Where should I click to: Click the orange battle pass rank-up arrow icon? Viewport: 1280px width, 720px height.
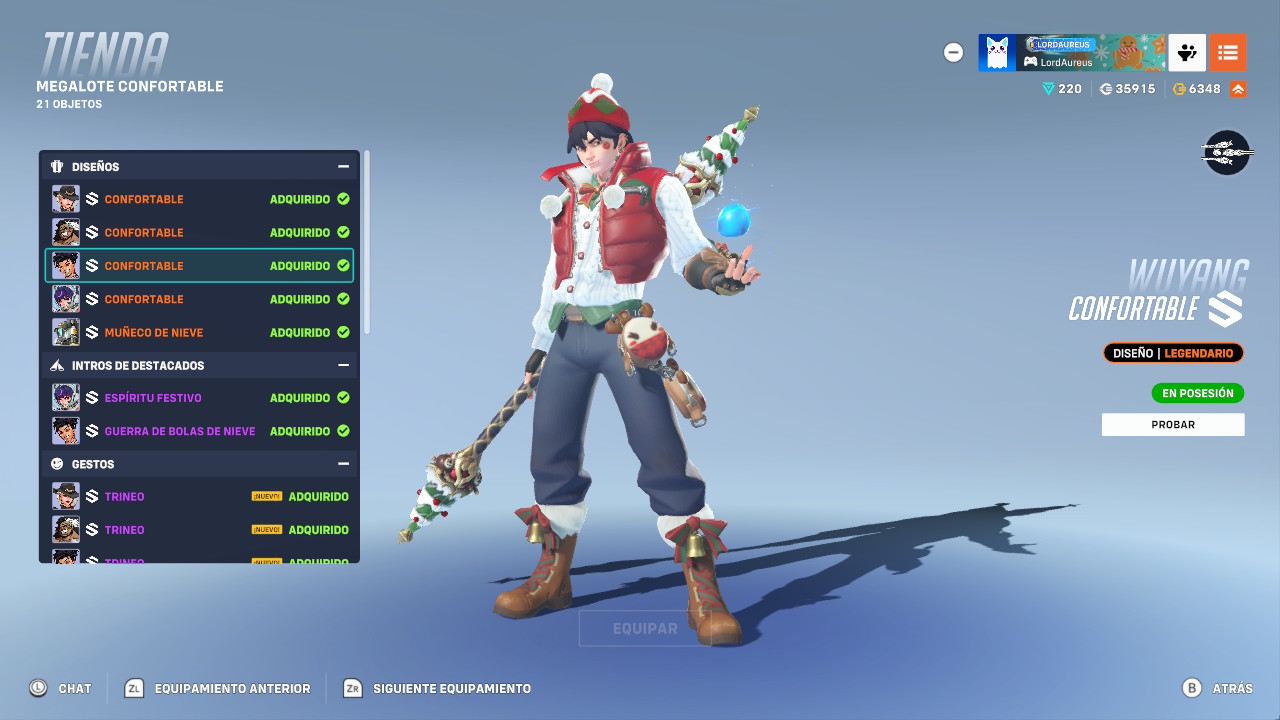click(1237, 88)
